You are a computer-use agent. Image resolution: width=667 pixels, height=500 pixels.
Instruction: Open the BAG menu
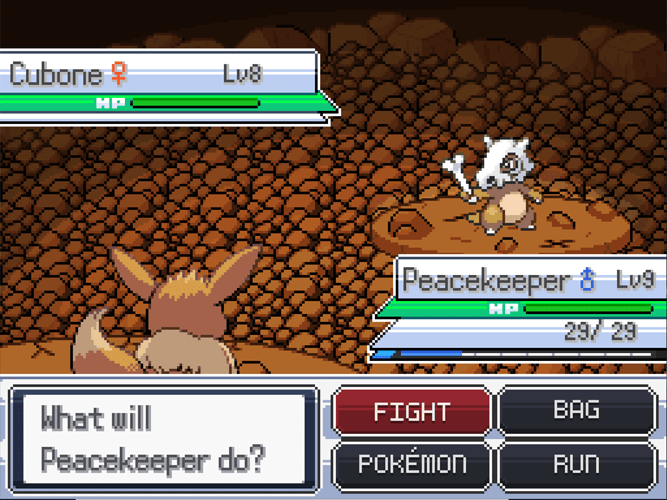[576, 410]
